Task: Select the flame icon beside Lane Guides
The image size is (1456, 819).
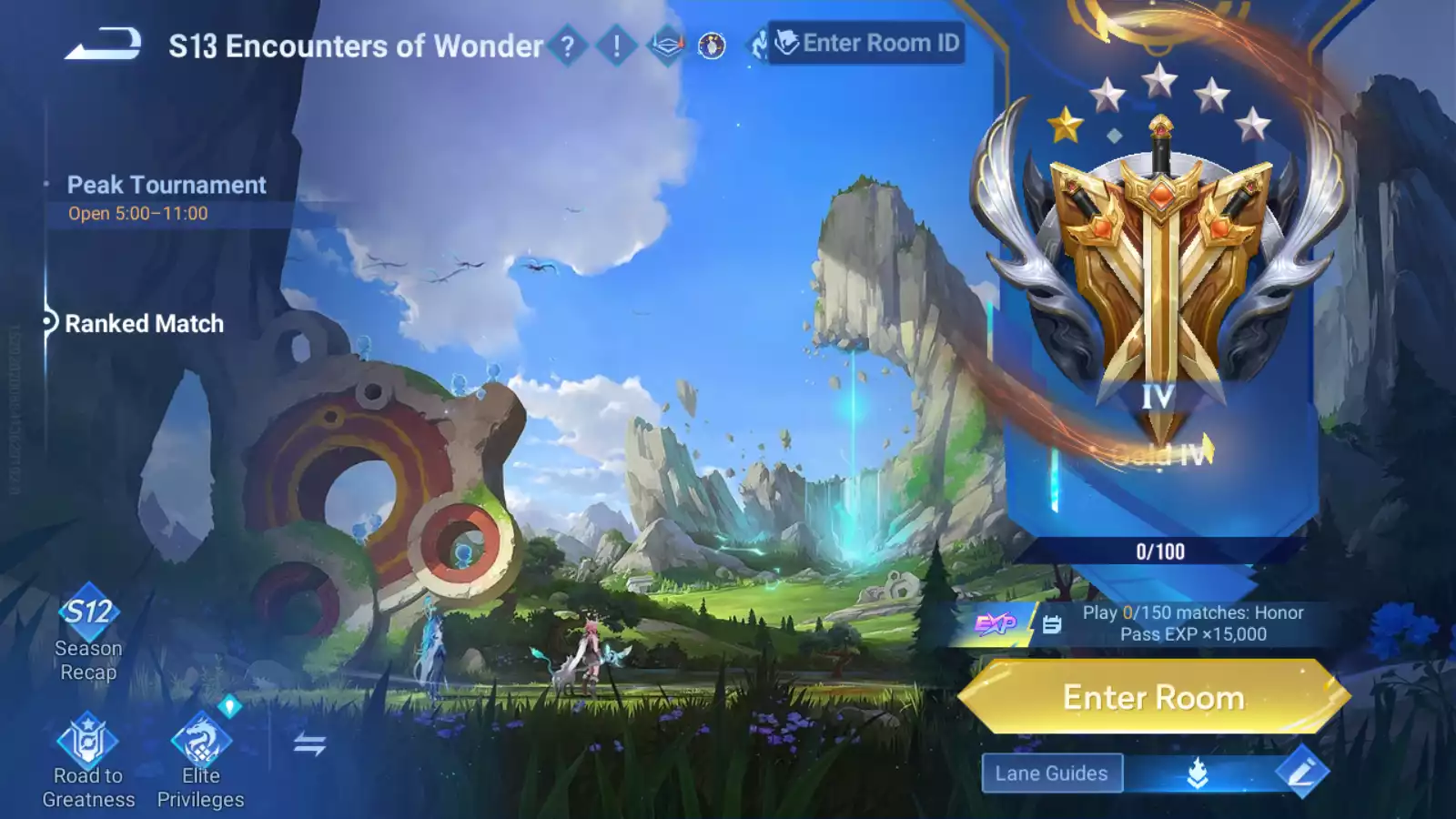Action: click(x=1198, y=773)
